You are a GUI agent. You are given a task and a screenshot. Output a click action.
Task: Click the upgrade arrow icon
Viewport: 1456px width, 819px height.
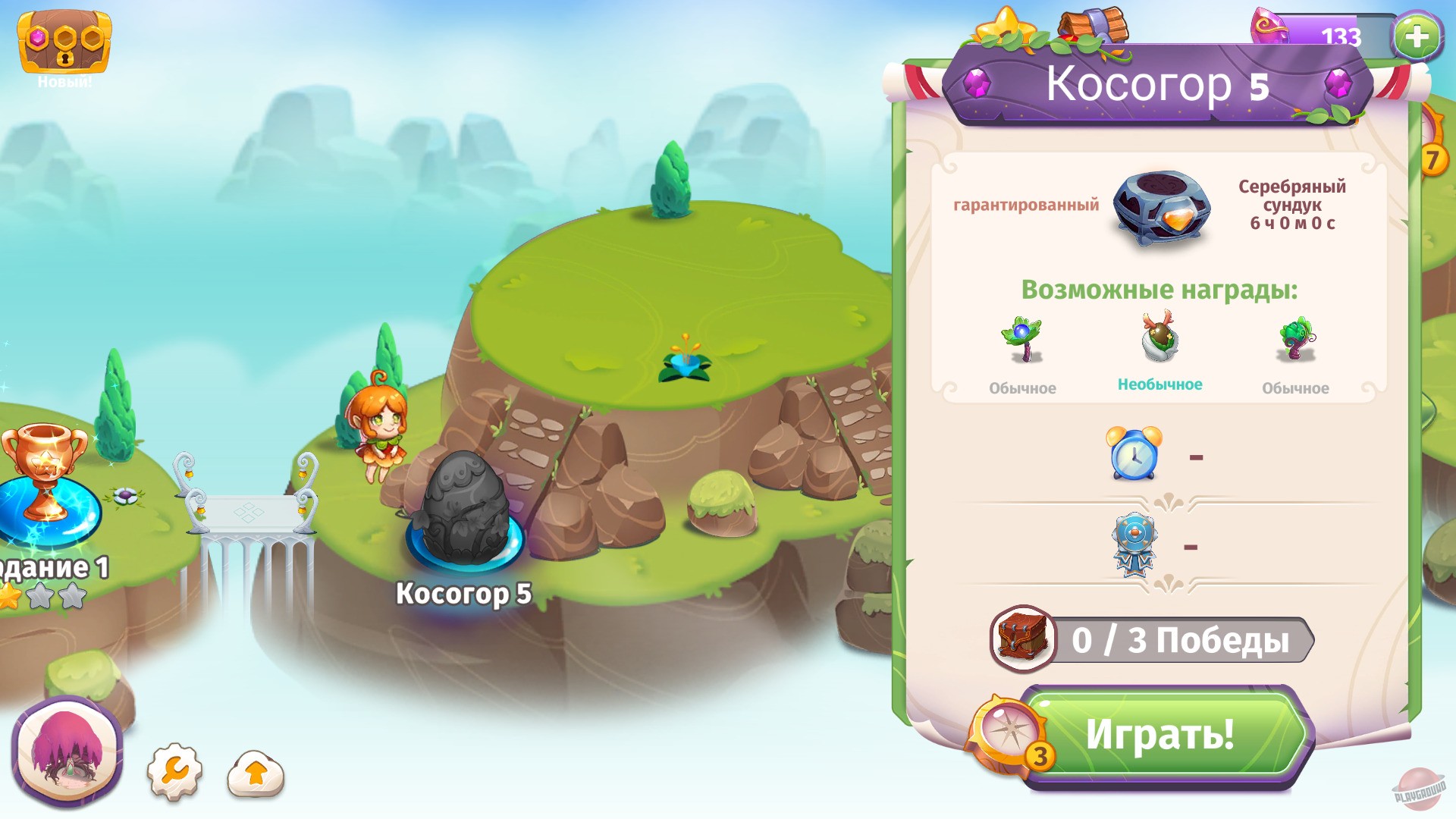coord(256,772)
